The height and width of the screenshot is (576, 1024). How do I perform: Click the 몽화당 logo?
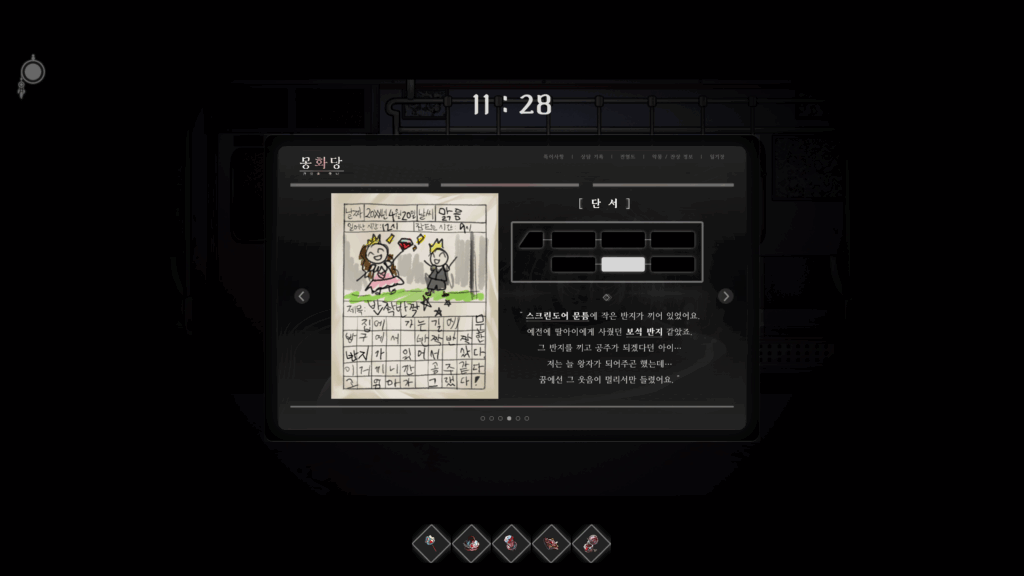pyautogui.click(x=321, y=163)
